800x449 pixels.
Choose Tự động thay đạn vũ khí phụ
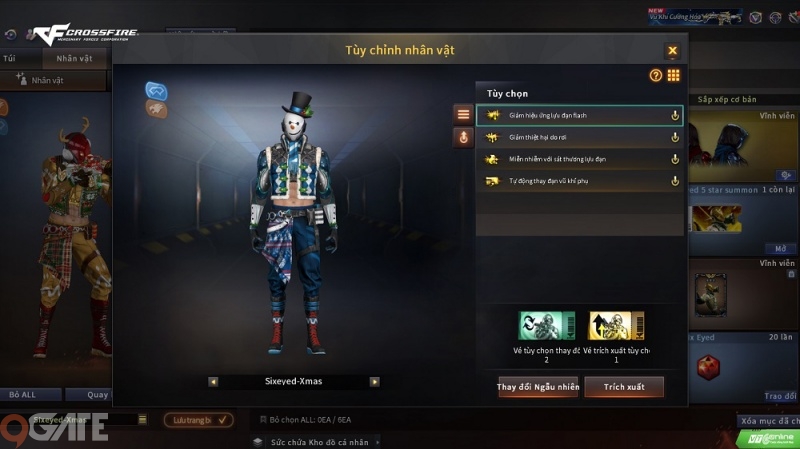[579, 181]
